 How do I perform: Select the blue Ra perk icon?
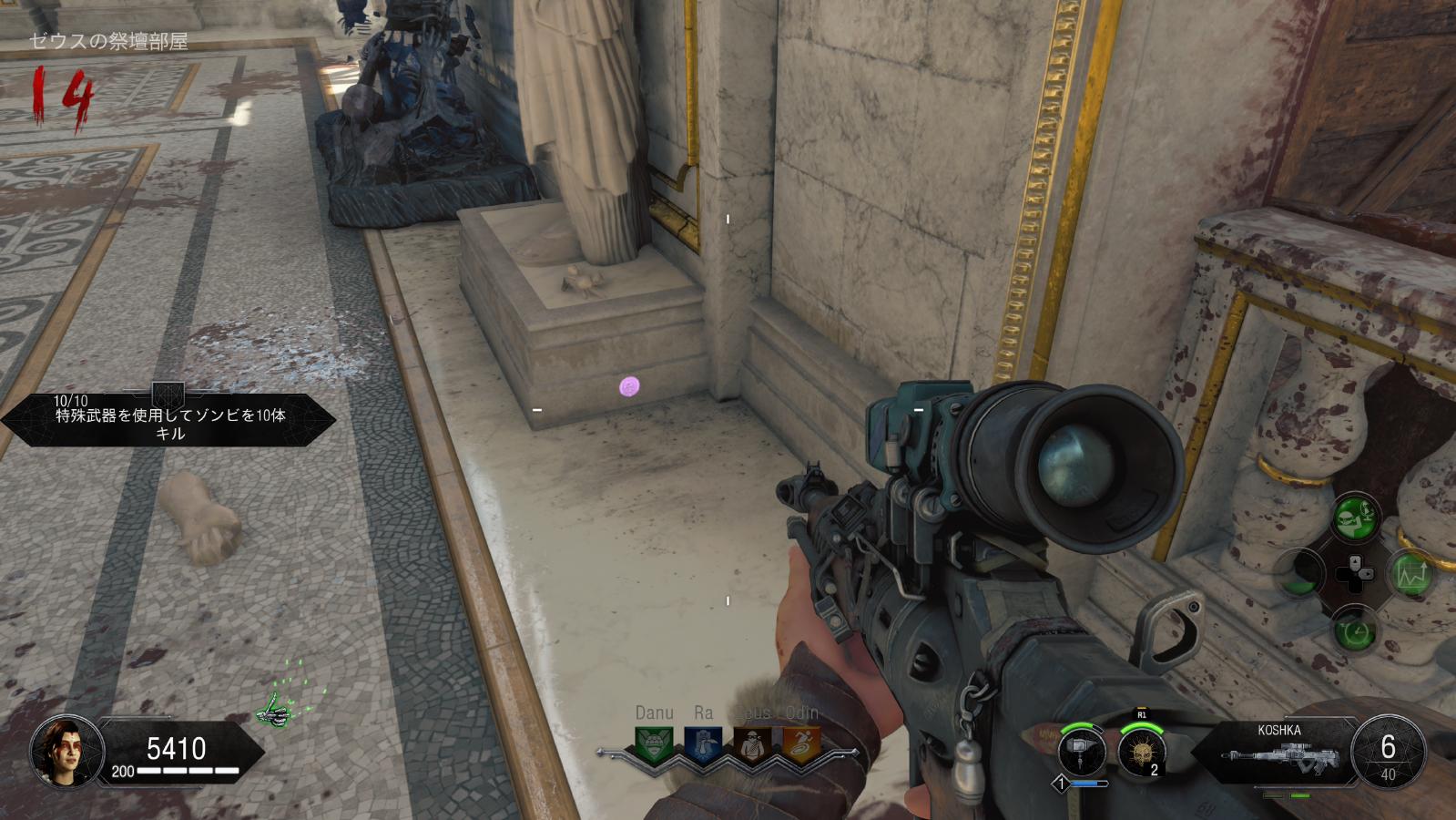click(x=703, y=744)
